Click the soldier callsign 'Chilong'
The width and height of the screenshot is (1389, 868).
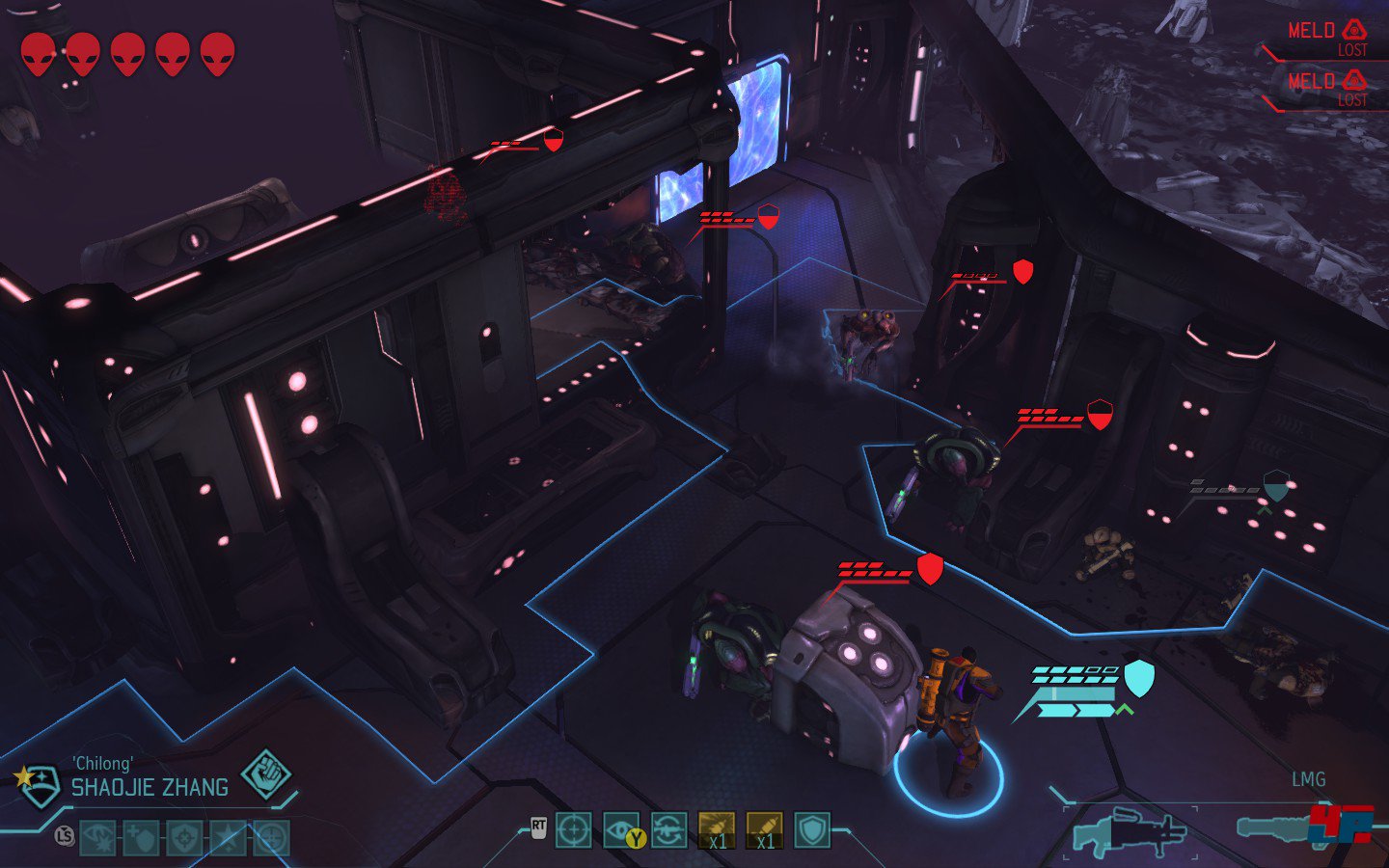tap(101, 763)
